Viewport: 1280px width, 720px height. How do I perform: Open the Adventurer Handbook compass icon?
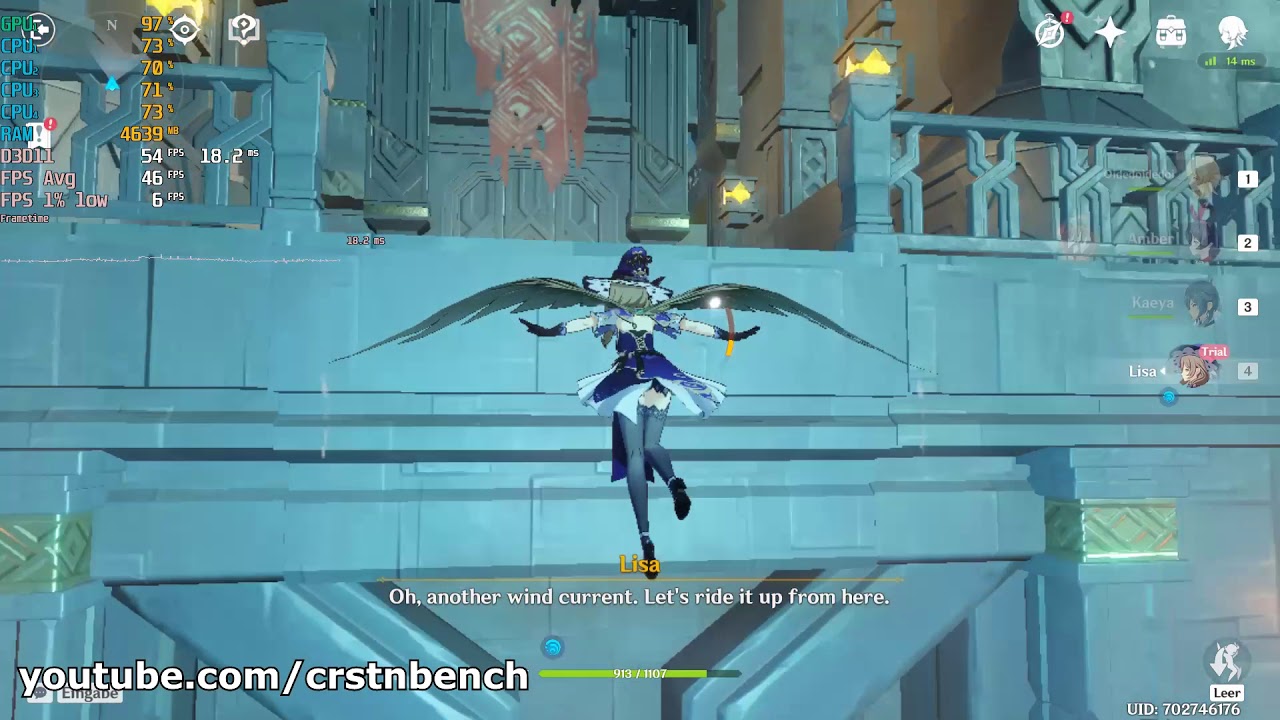coord(1050,32)
